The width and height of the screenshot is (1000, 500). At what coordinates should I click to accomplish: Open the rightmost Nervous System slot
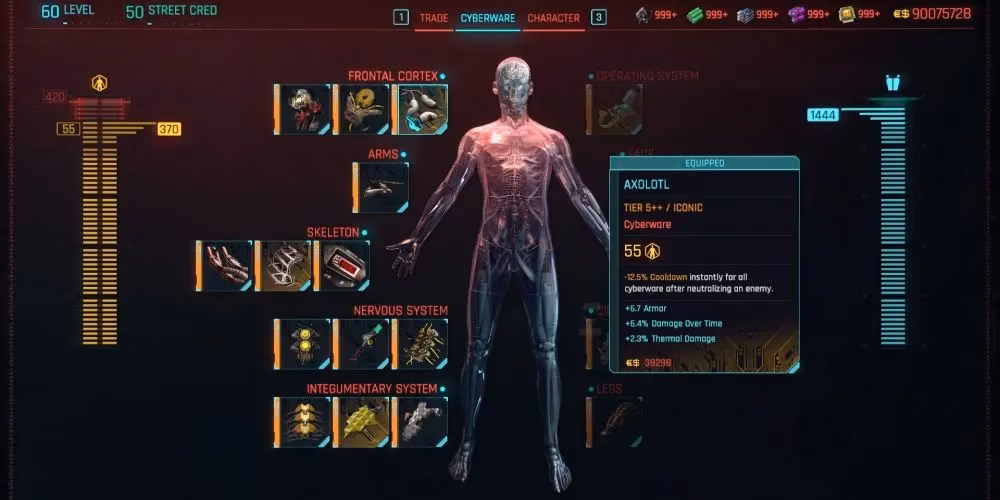coord(422,343)
